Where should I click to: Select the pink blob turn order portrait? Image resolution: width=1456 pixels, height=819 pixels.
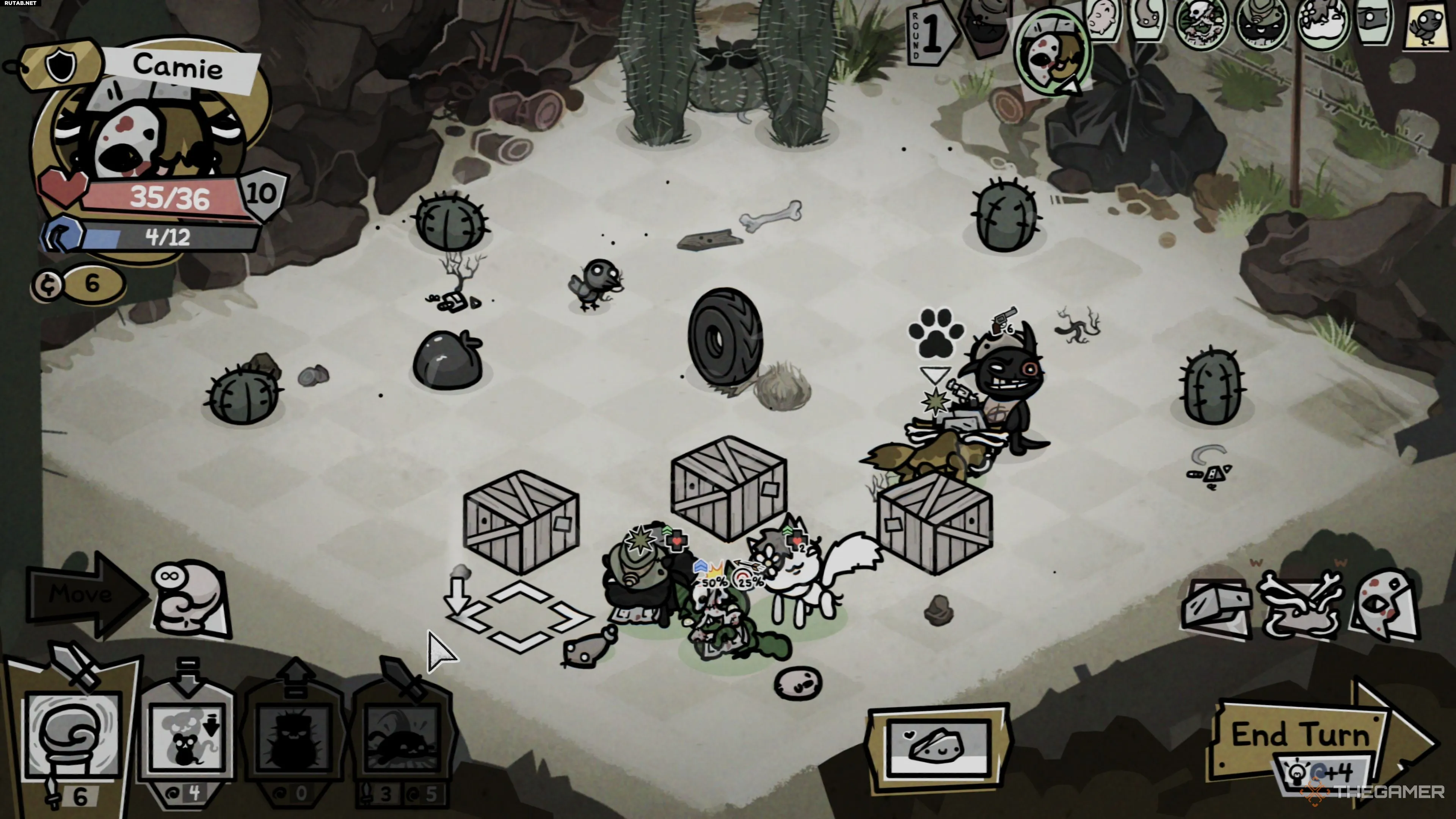1102,20
